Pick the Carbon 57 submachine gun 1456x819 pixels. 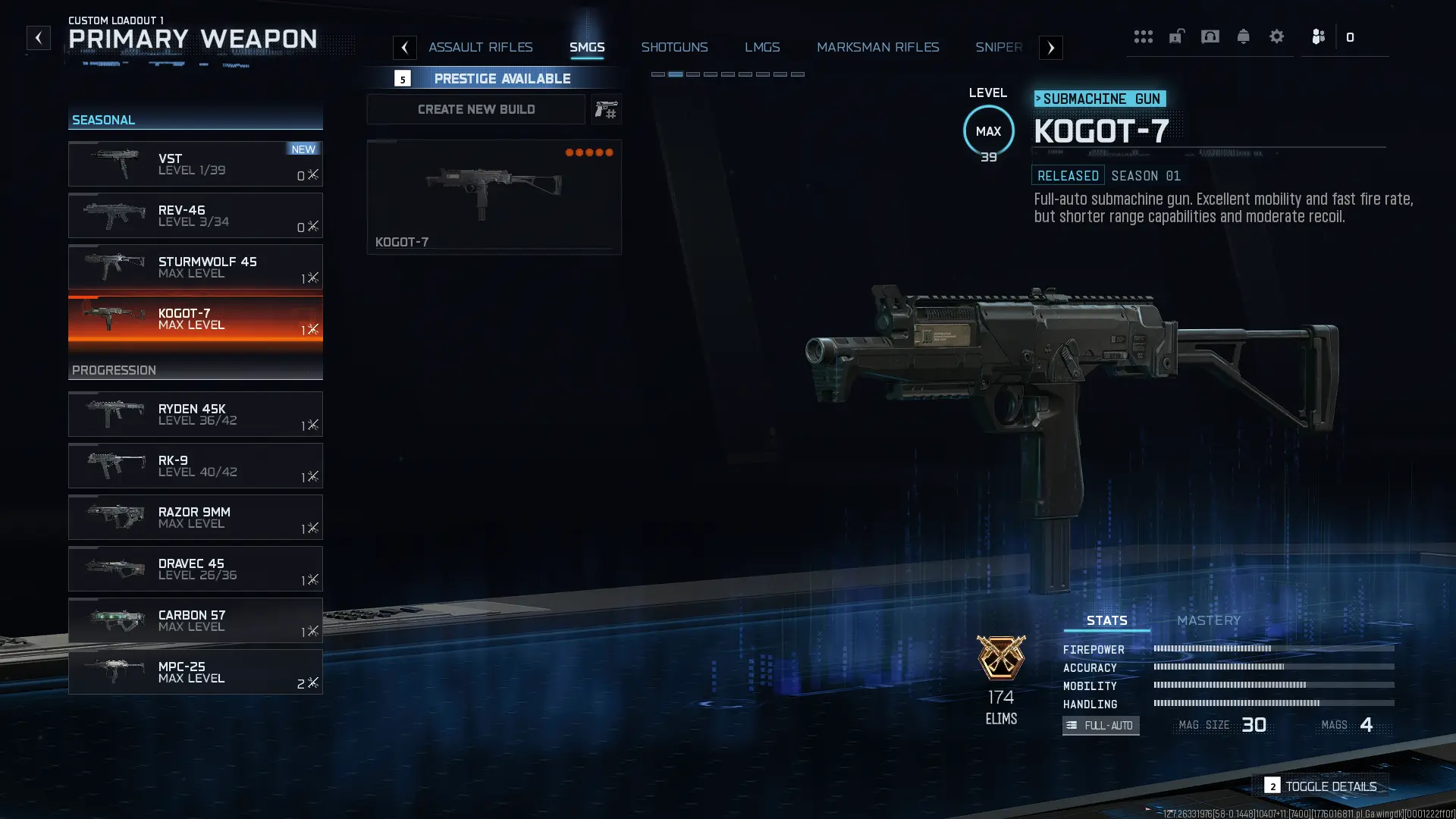195,620
